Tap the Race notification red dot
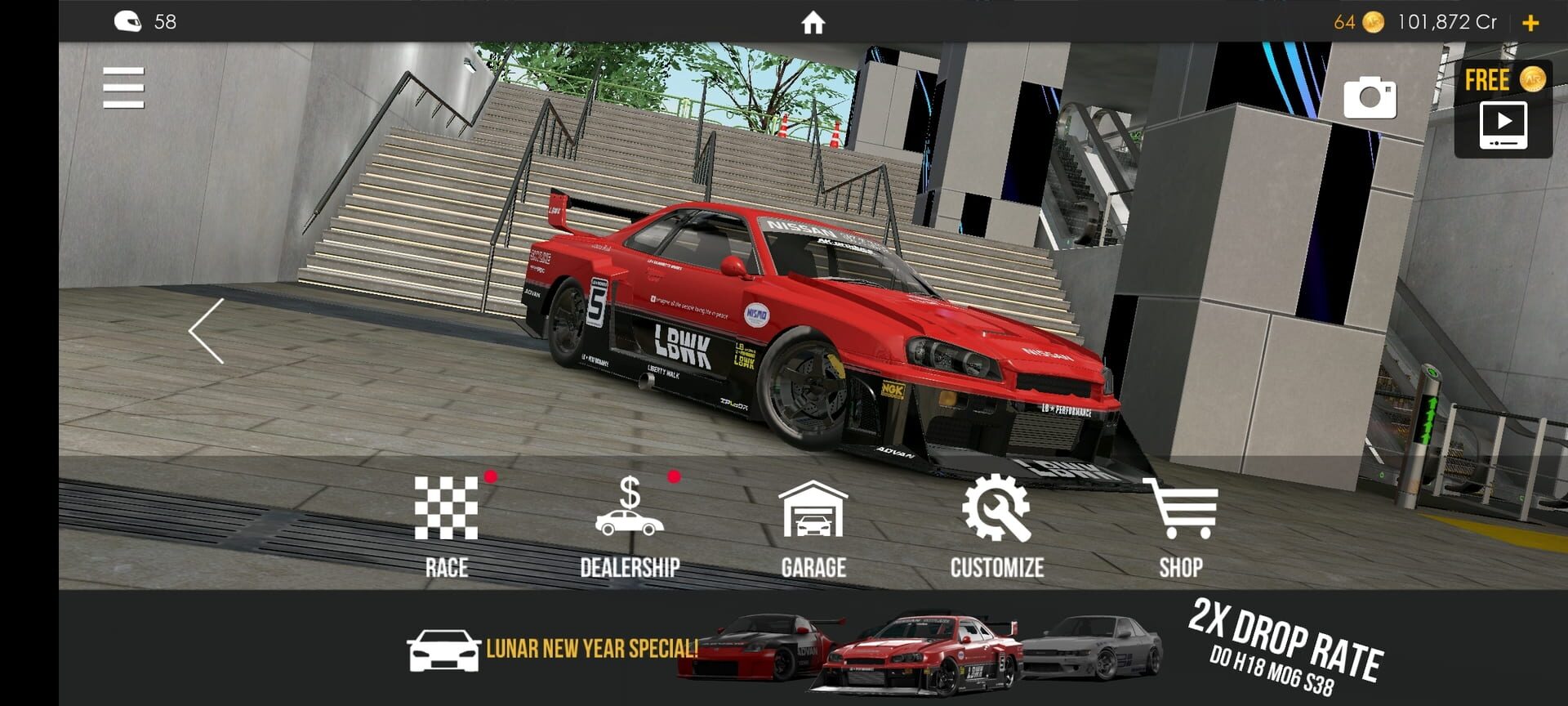This screenshot has width=1568, height=706. tap(490, 478)
